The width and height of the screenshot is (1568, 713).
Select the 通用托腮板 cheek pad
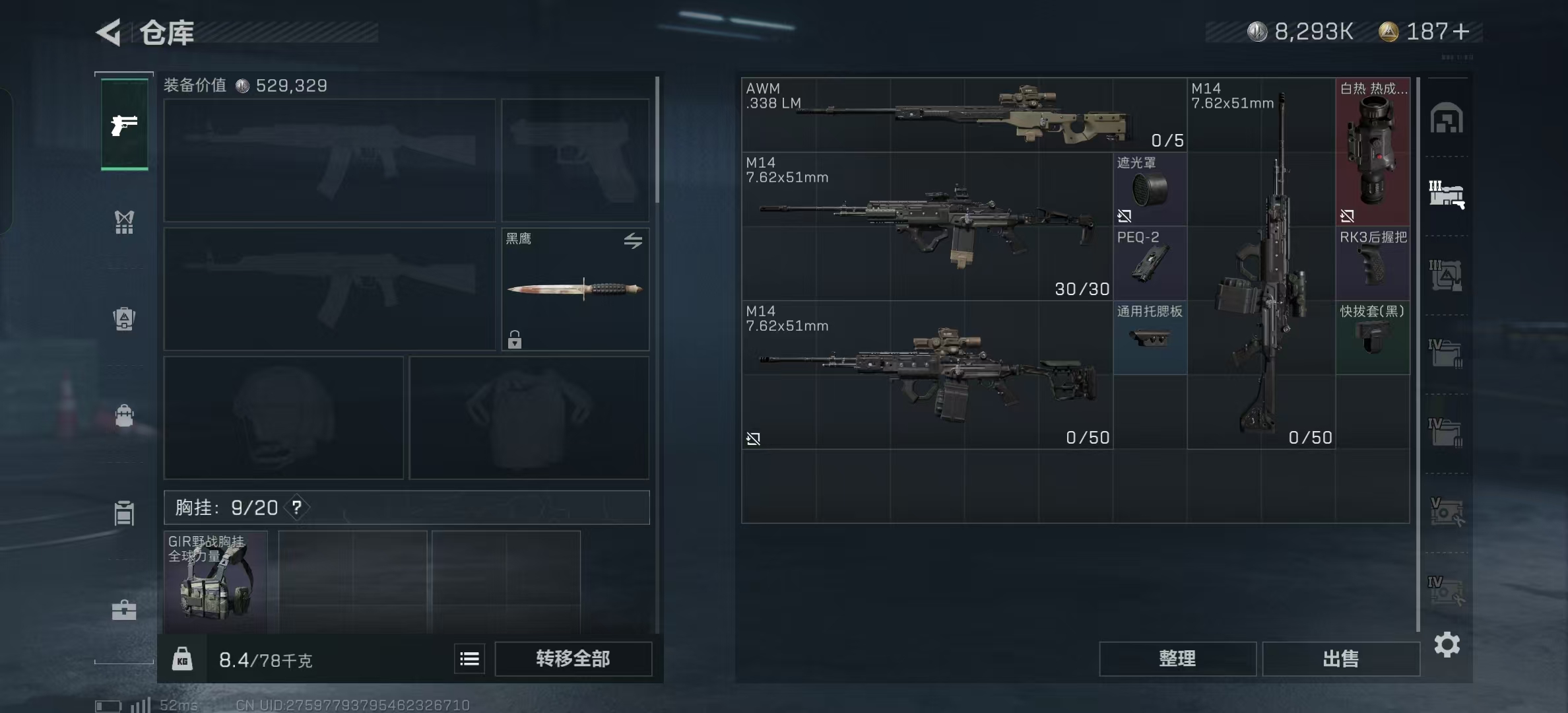coord(1150,337)
